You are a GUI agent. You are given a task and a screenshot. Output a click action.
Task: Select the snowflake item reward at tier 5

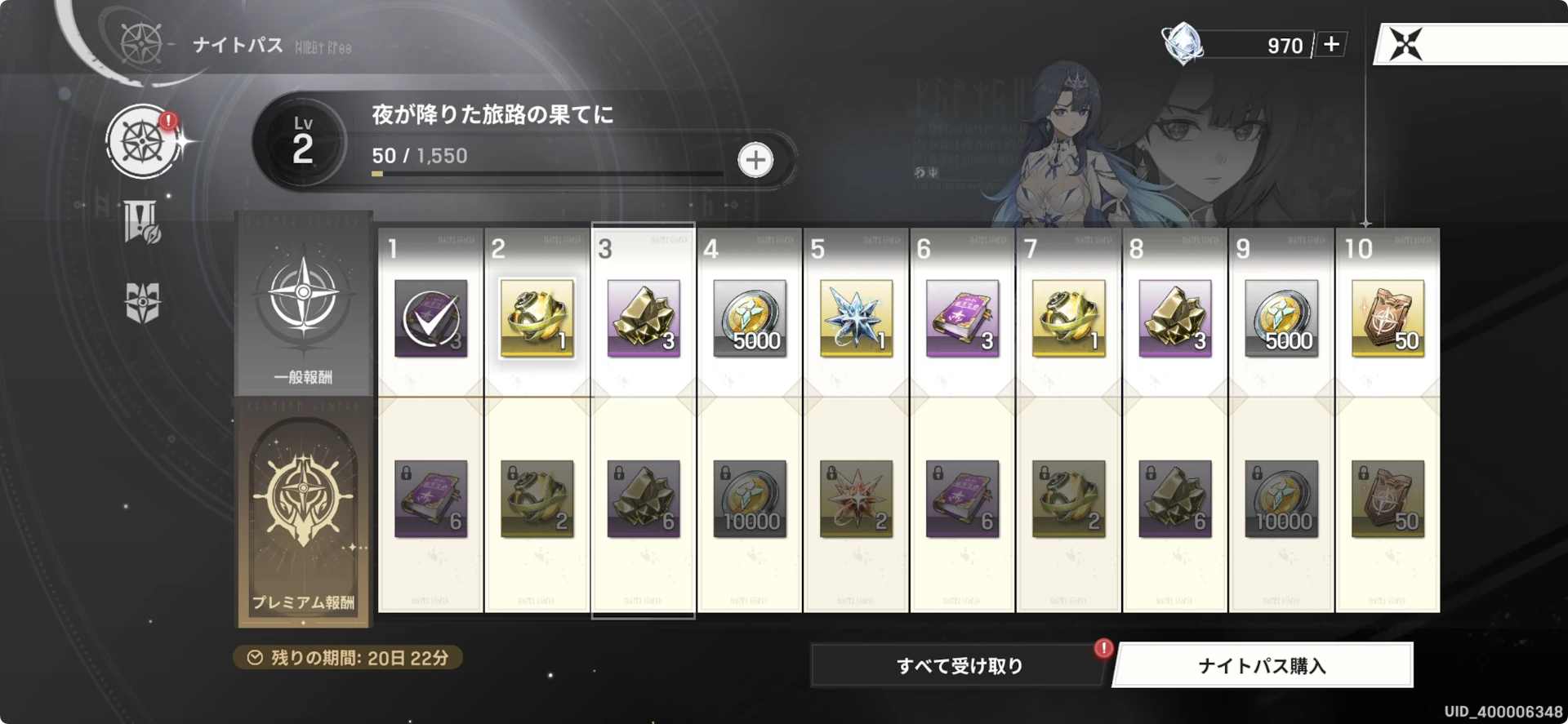pos(856,318)
